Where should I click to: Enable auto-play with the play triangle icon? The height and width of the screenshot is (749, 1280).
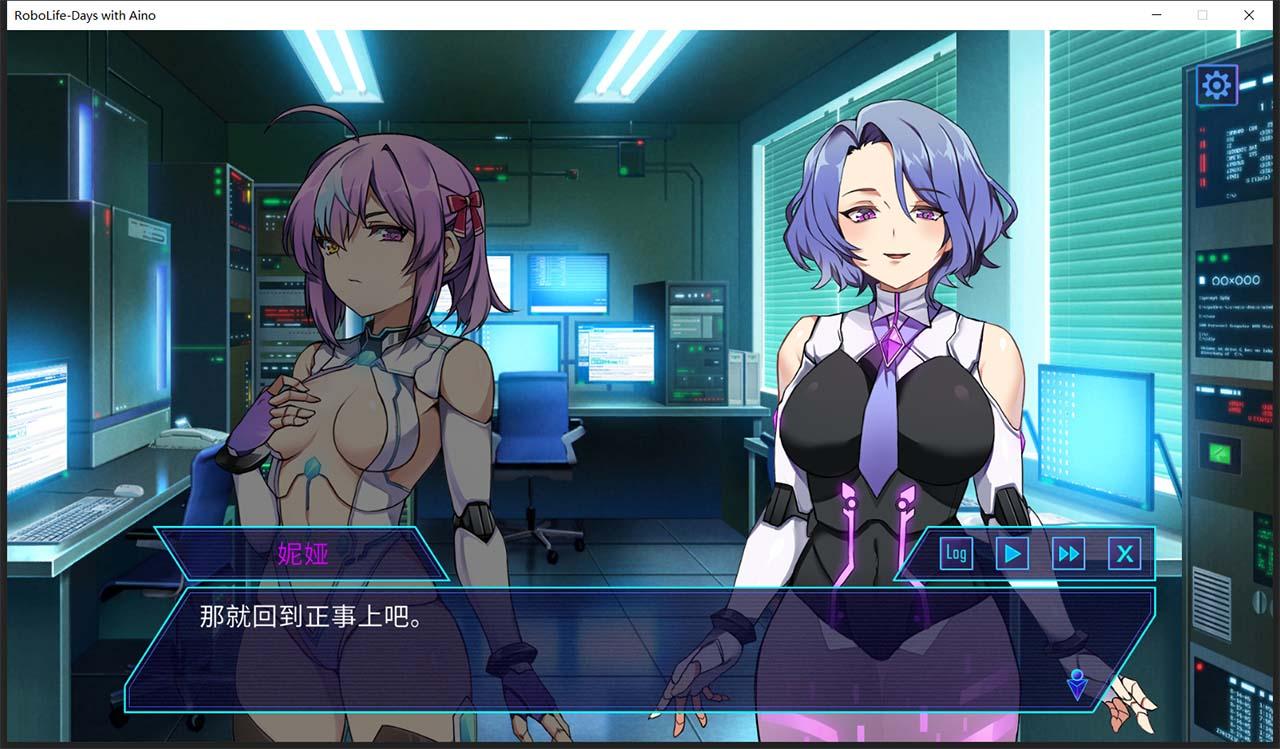click(1011, 553)
